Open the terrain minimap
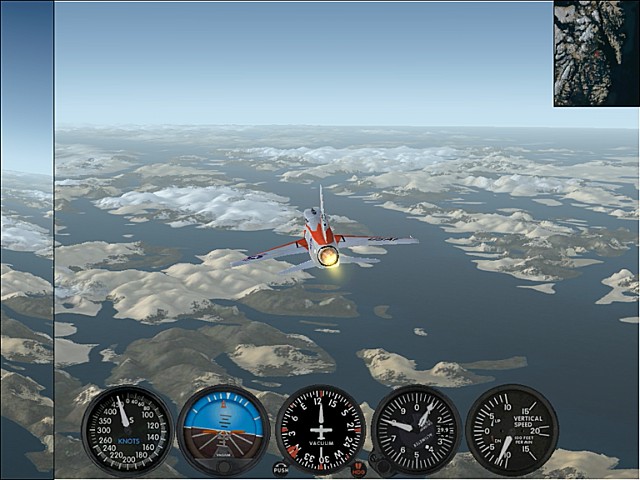Viewport: 640px width, 480px height. pos(596,53)
